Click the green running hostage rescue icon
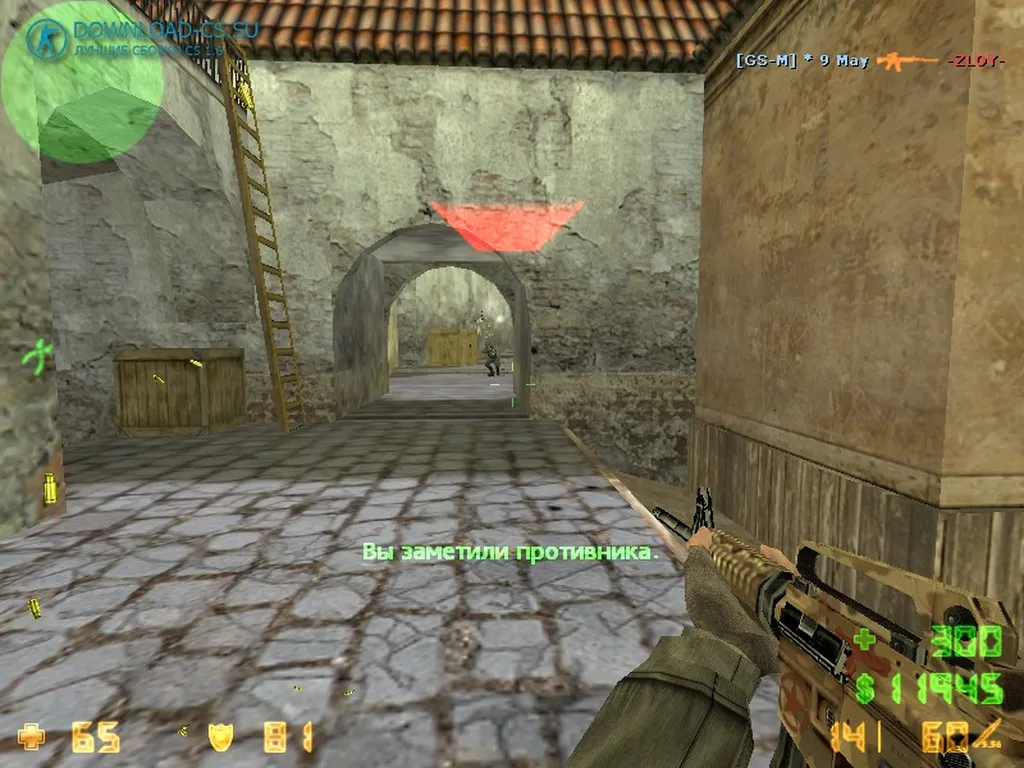Viewport: 1024px width, 768px height. [x=38, y=356]
